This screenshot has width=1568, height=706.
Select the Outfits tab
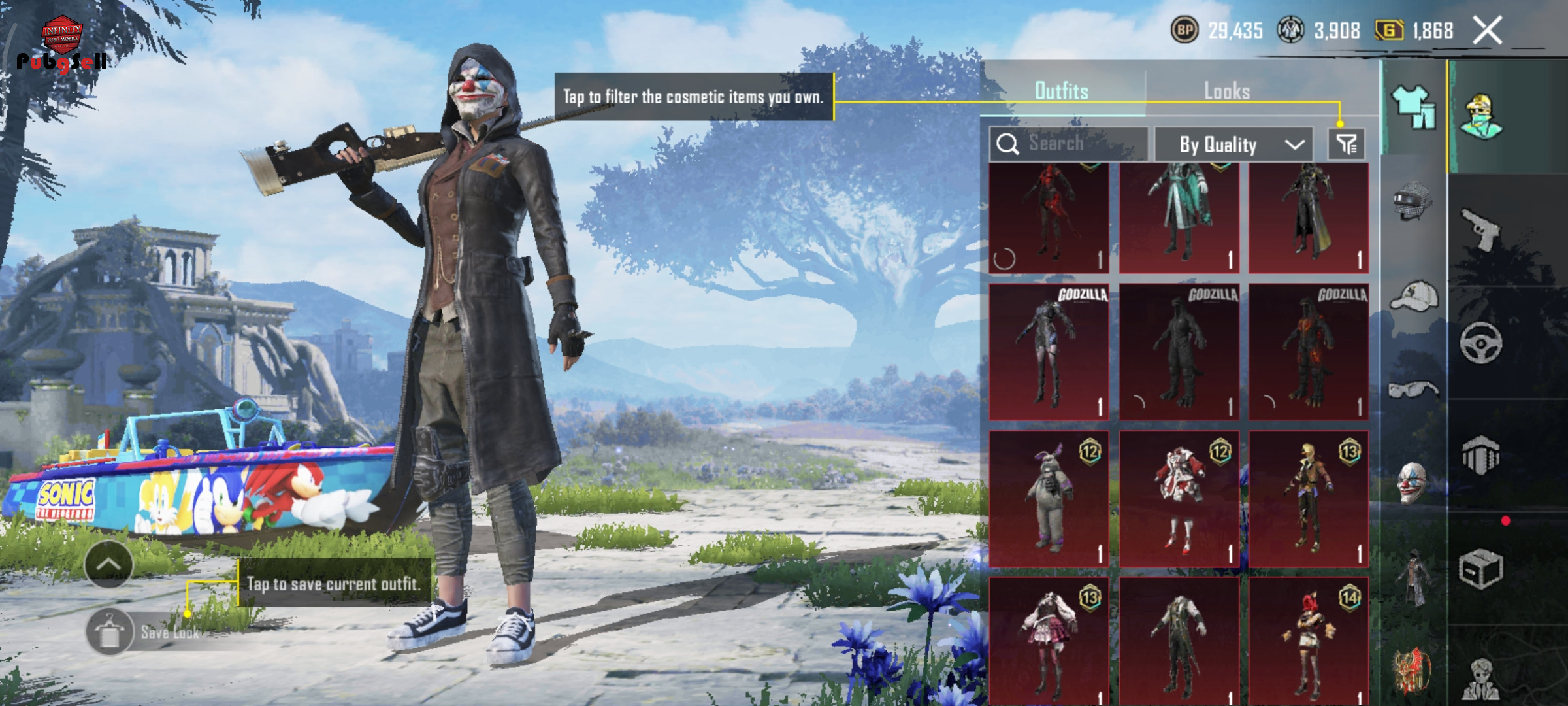[x=1061, y=92]
